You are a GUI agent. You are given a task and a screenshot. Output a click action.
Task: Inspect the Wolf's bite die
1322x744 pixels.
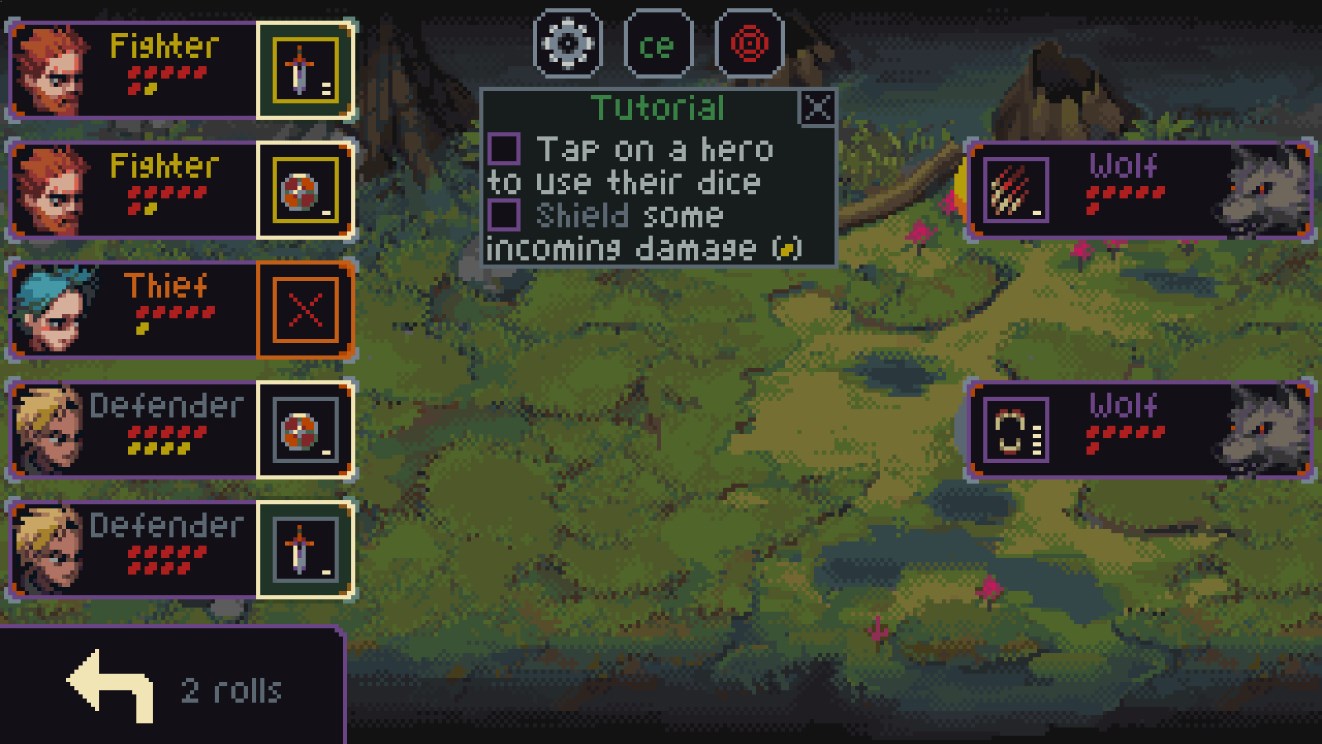[x=1017, y=429]
